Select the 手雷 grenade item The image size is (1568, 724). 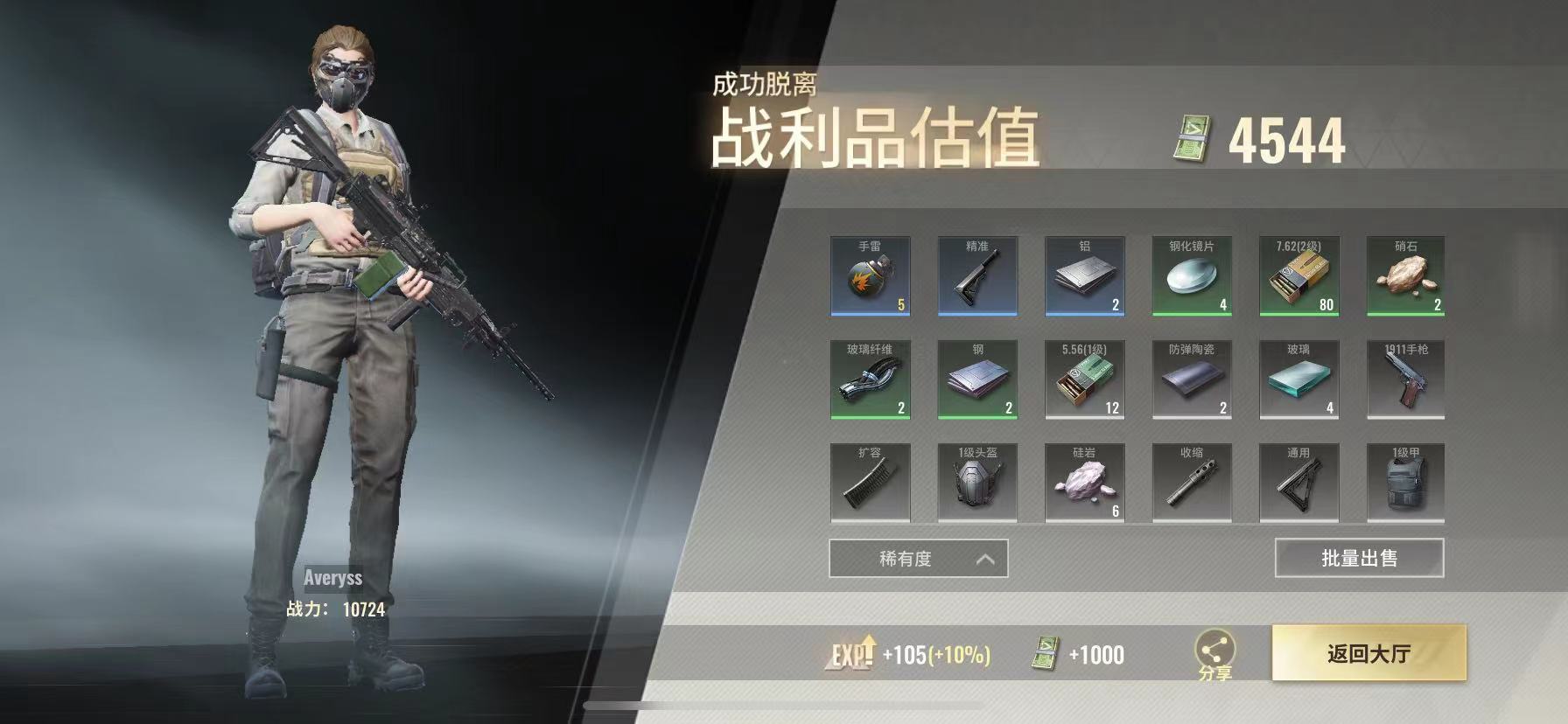[869, 275]
